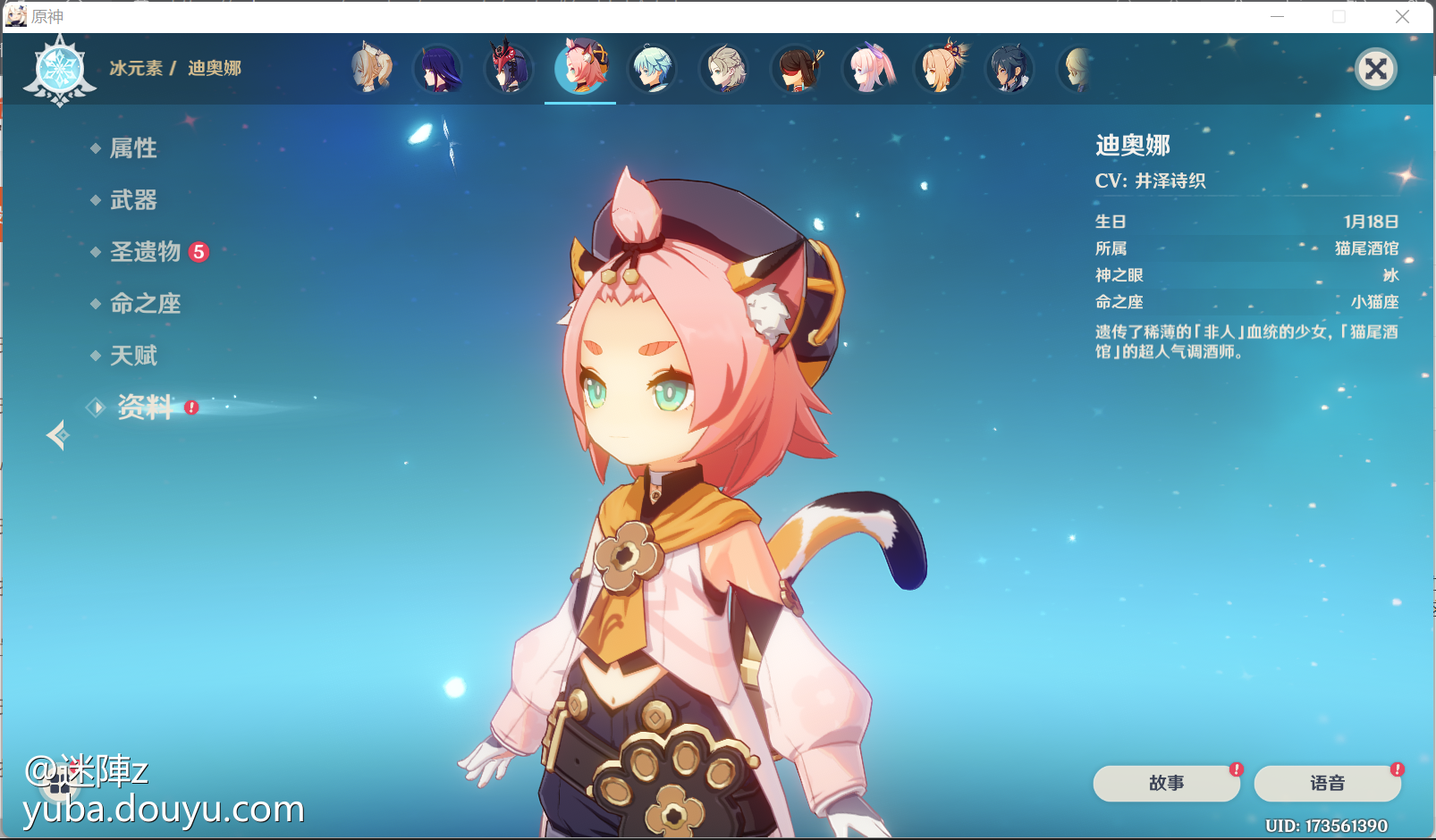
Task: Open the 天赋 talents page
Action: tap(133, 356)
